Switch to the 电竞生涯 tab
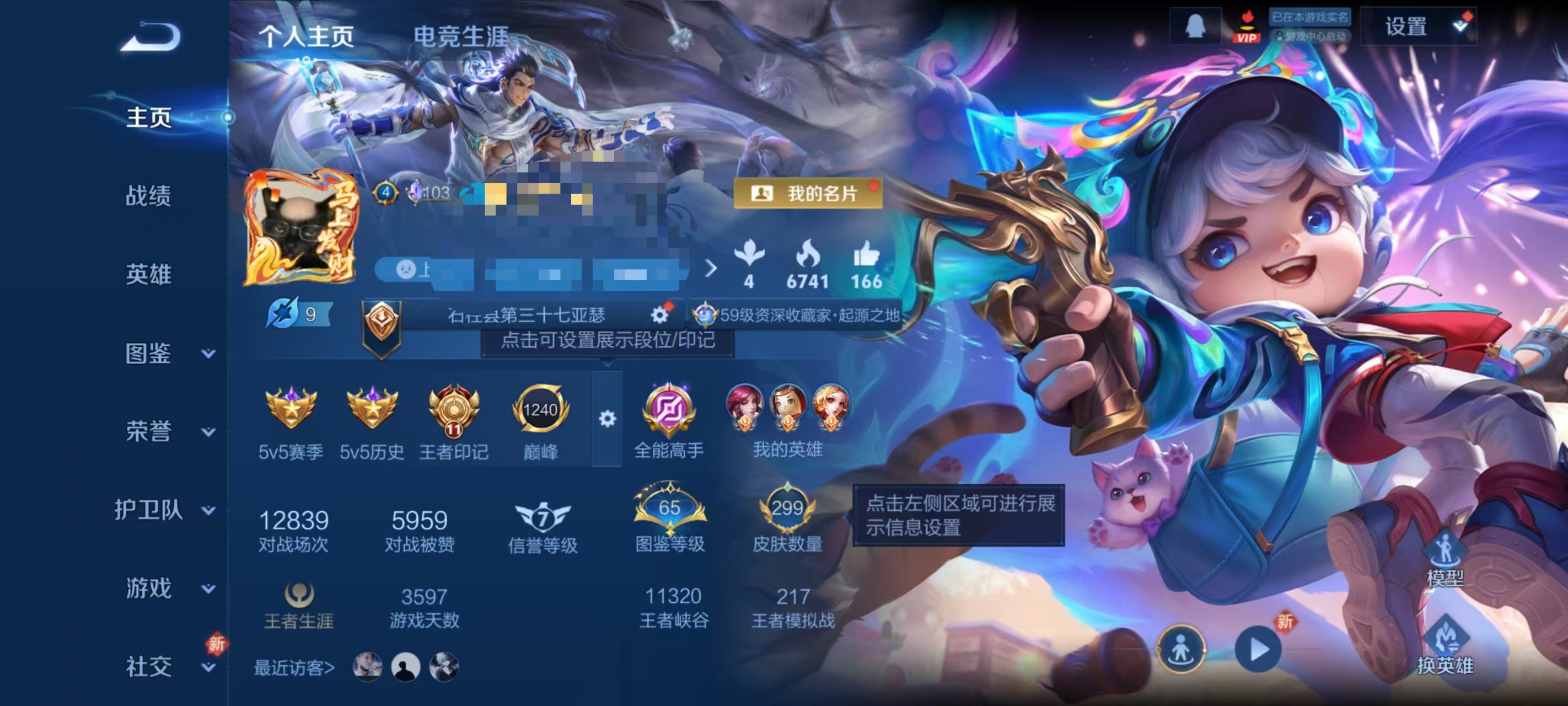The width and height of the screenshot is (1568, 706). 463,35
